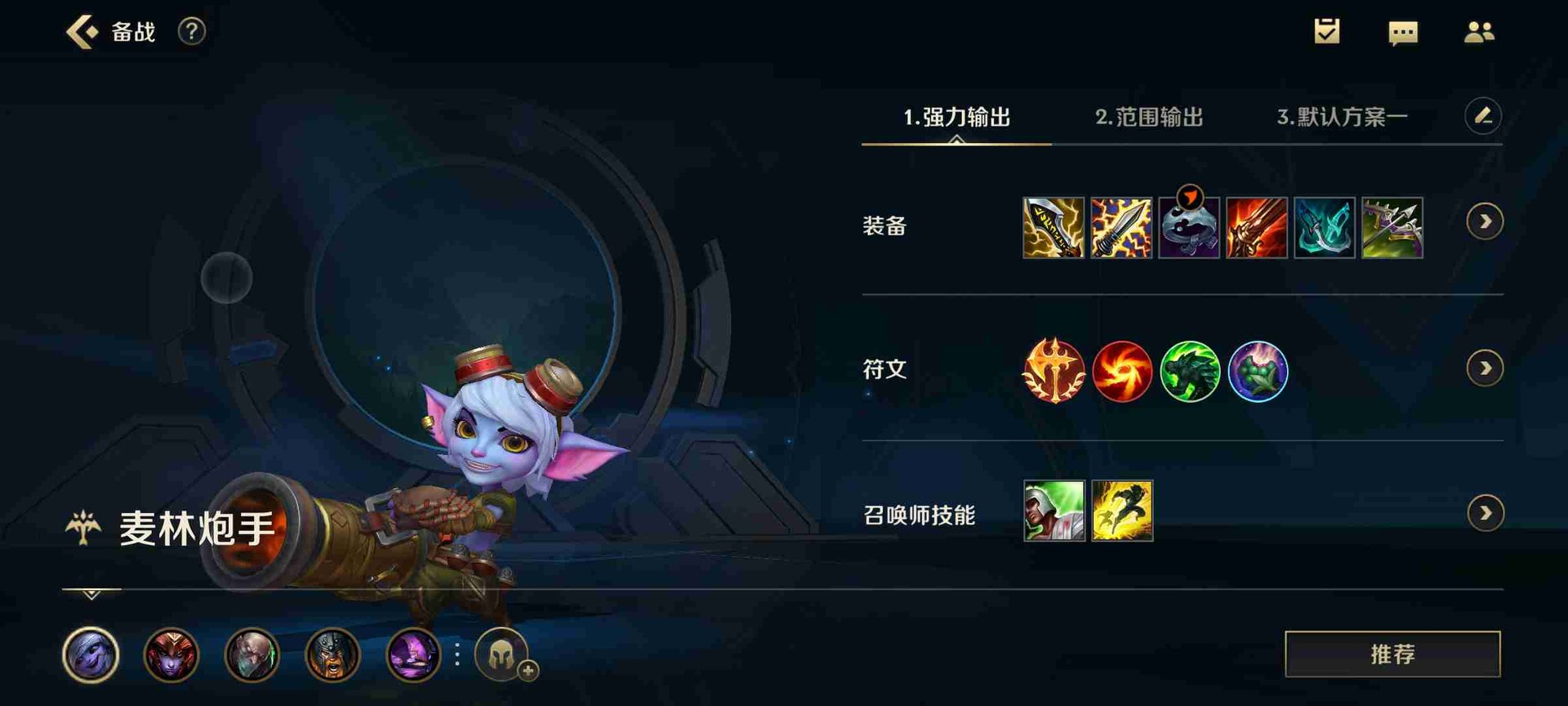1568x706 pixels.
Task: Click the back arrow next to 备战
Action: coord(80,33)
